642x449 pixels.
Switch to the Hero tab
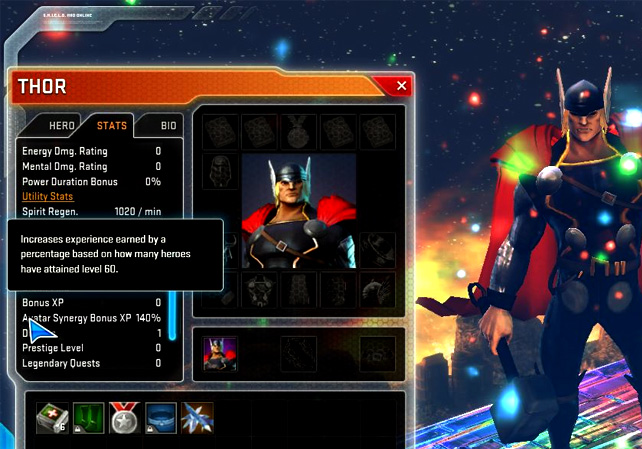point(63,126)
